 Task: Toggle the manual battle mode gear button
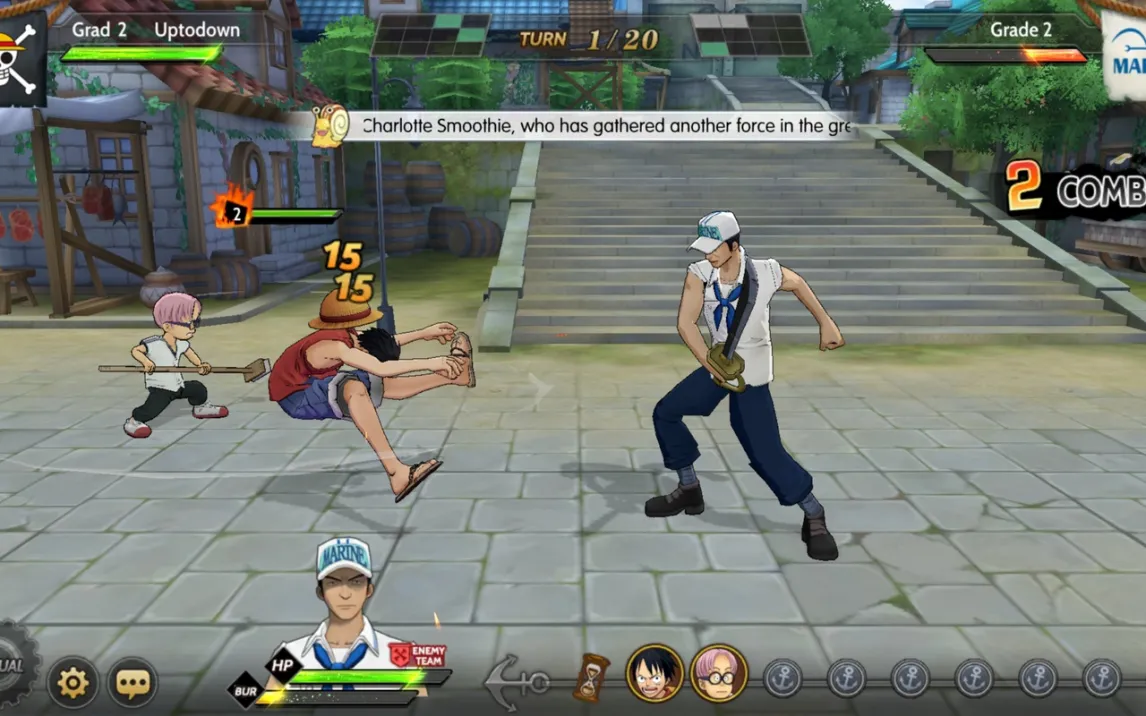click(14, 665)
